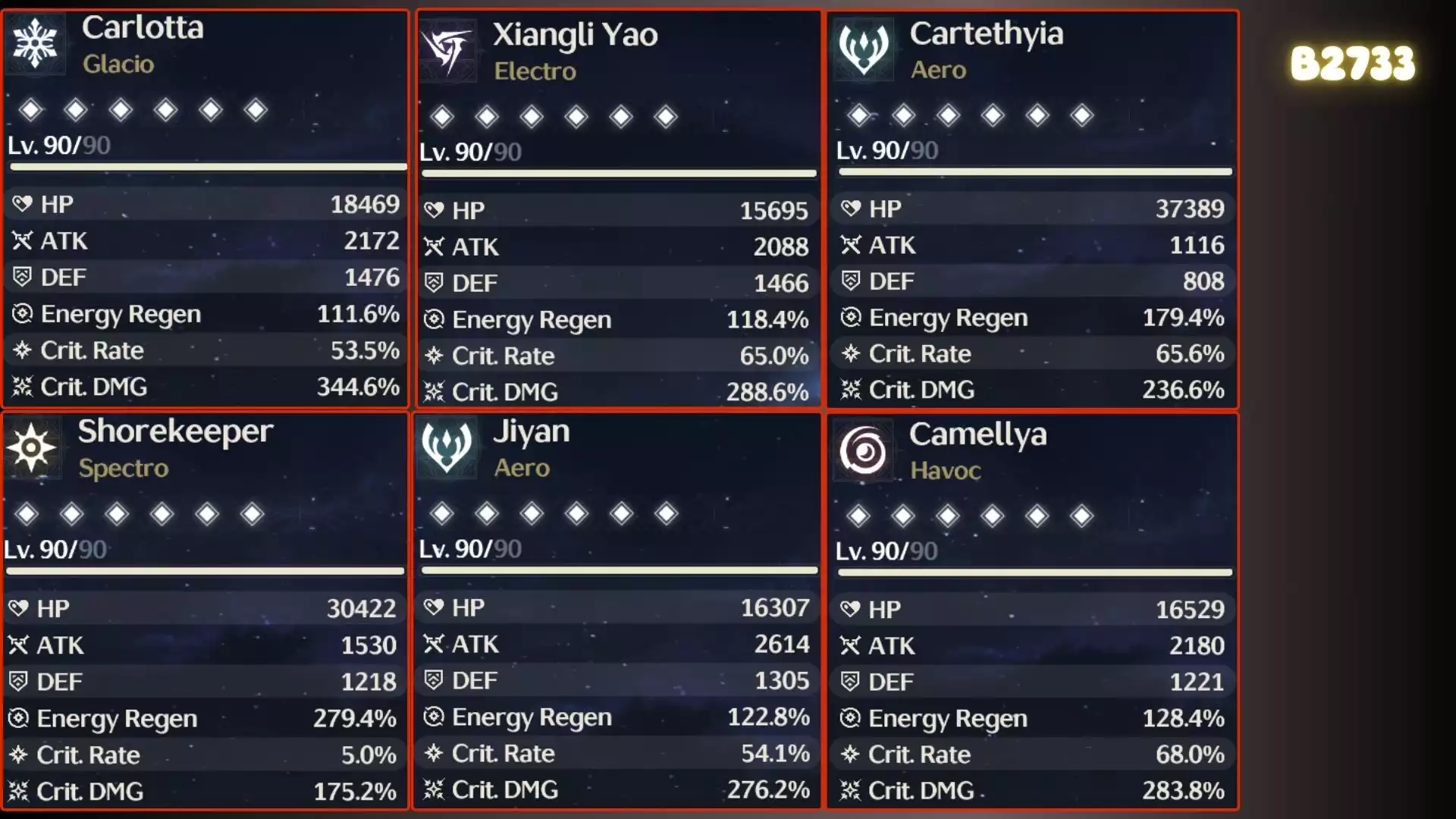The width and height of the screenshot is (1456, 819).
Task: Select the Shorekeeper character panel
Action: pyautogui.click(x=206, y=610)
